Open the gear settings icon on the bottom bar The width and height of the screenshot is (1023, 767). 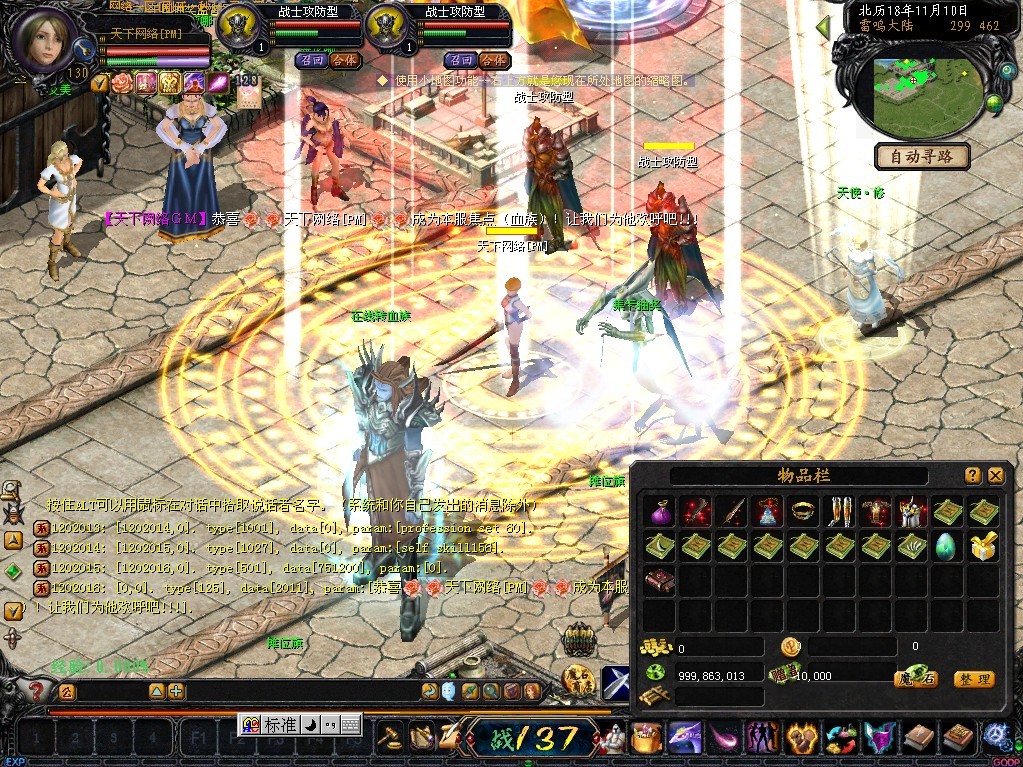coord(995,737)
